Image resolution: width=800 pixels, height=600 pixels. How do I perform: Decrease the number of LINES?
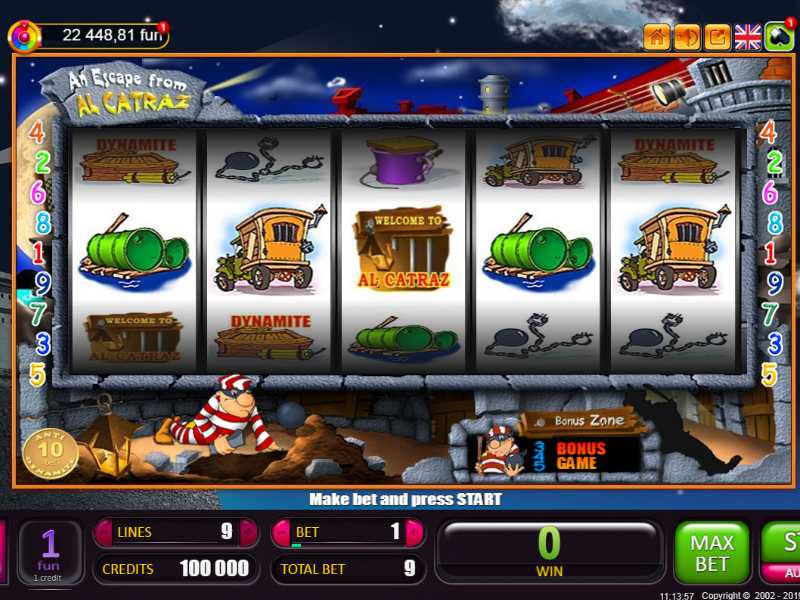click(x=104, y=533)
